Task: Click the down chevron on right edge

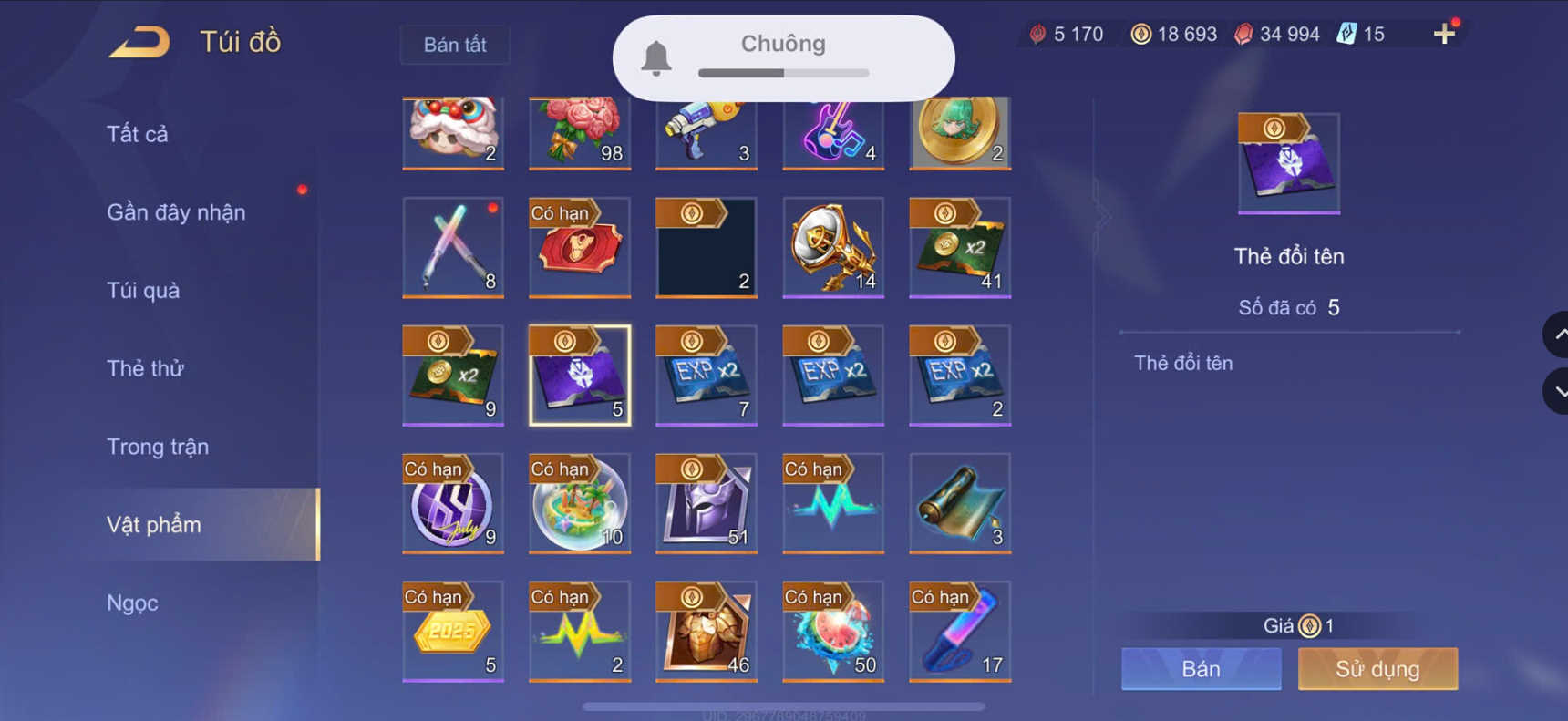Action: [x=1556, y=392]
